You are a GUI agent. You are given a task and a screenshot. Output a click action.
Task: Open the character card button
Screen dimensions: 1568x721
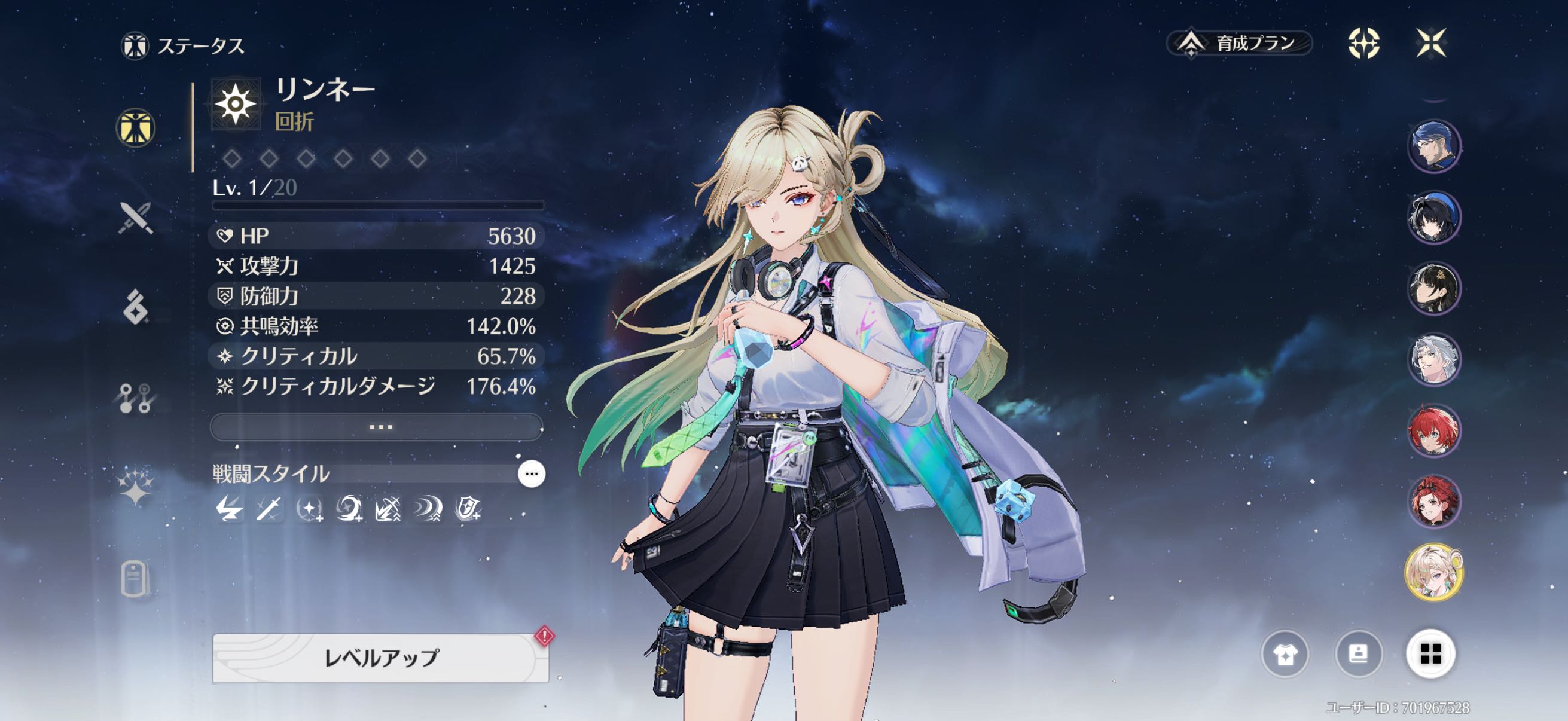pyautogui.click(x=1358, y=654)
